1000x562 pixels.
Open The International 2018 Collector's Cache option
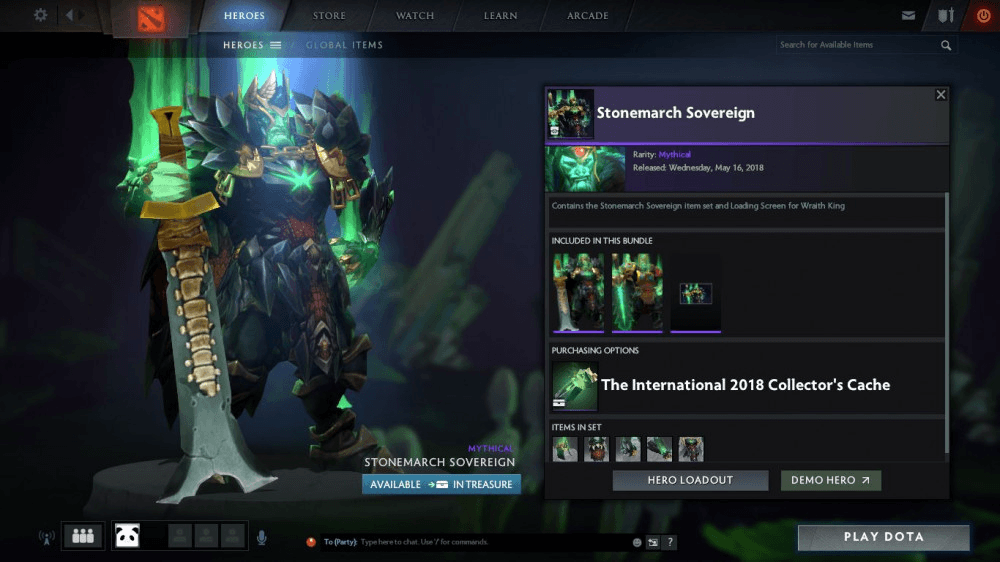coord(745,385)
